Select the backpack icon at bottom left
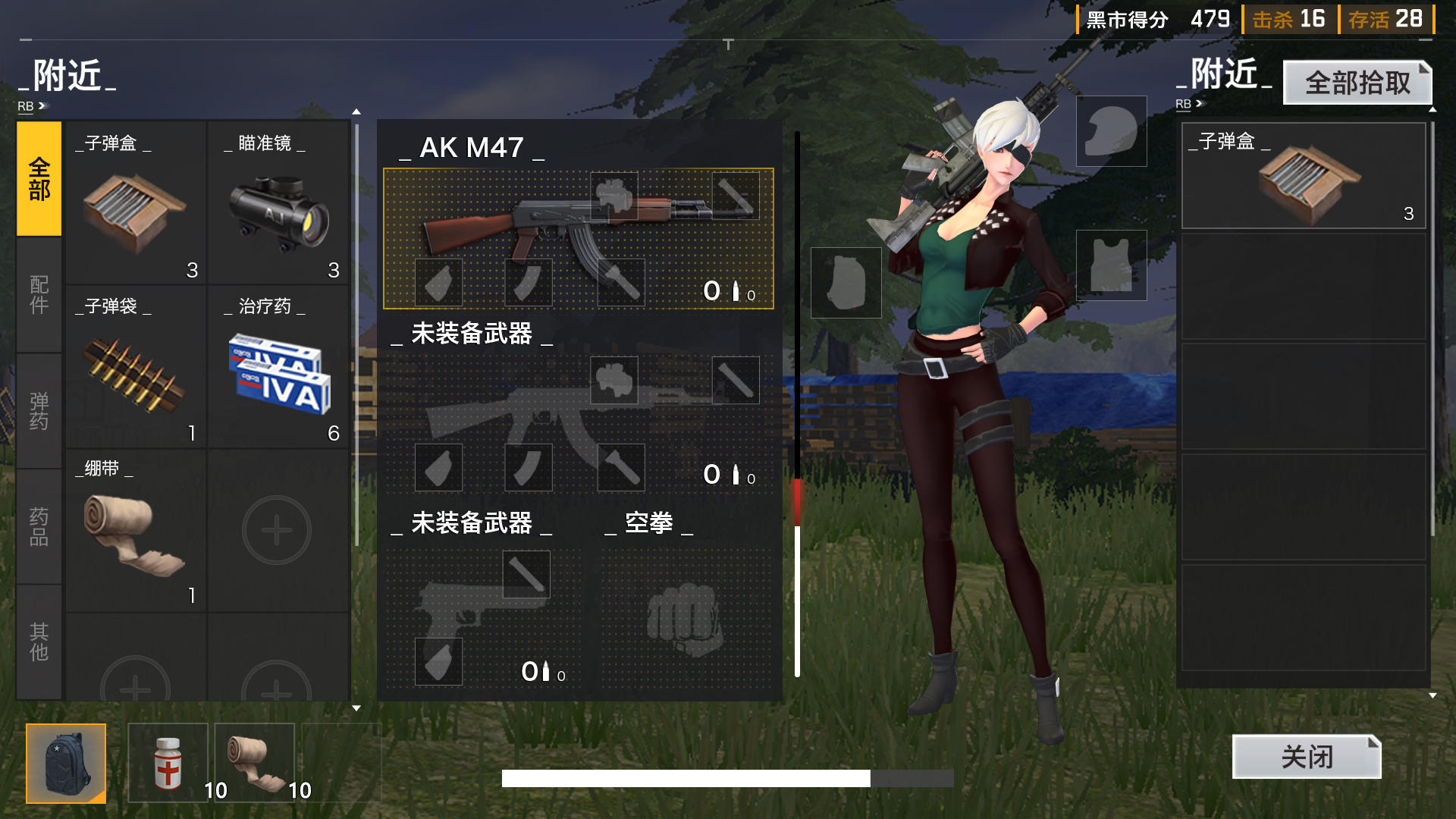 (x=66, y=763)
